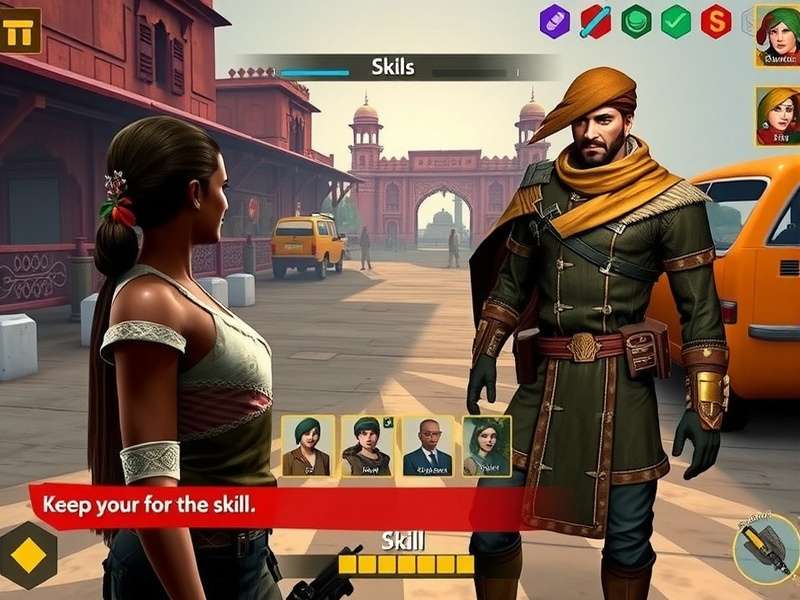This screenshot has height=600, width=800.
Task: Select the purple bandage hexagon icon
Action: 555,21
